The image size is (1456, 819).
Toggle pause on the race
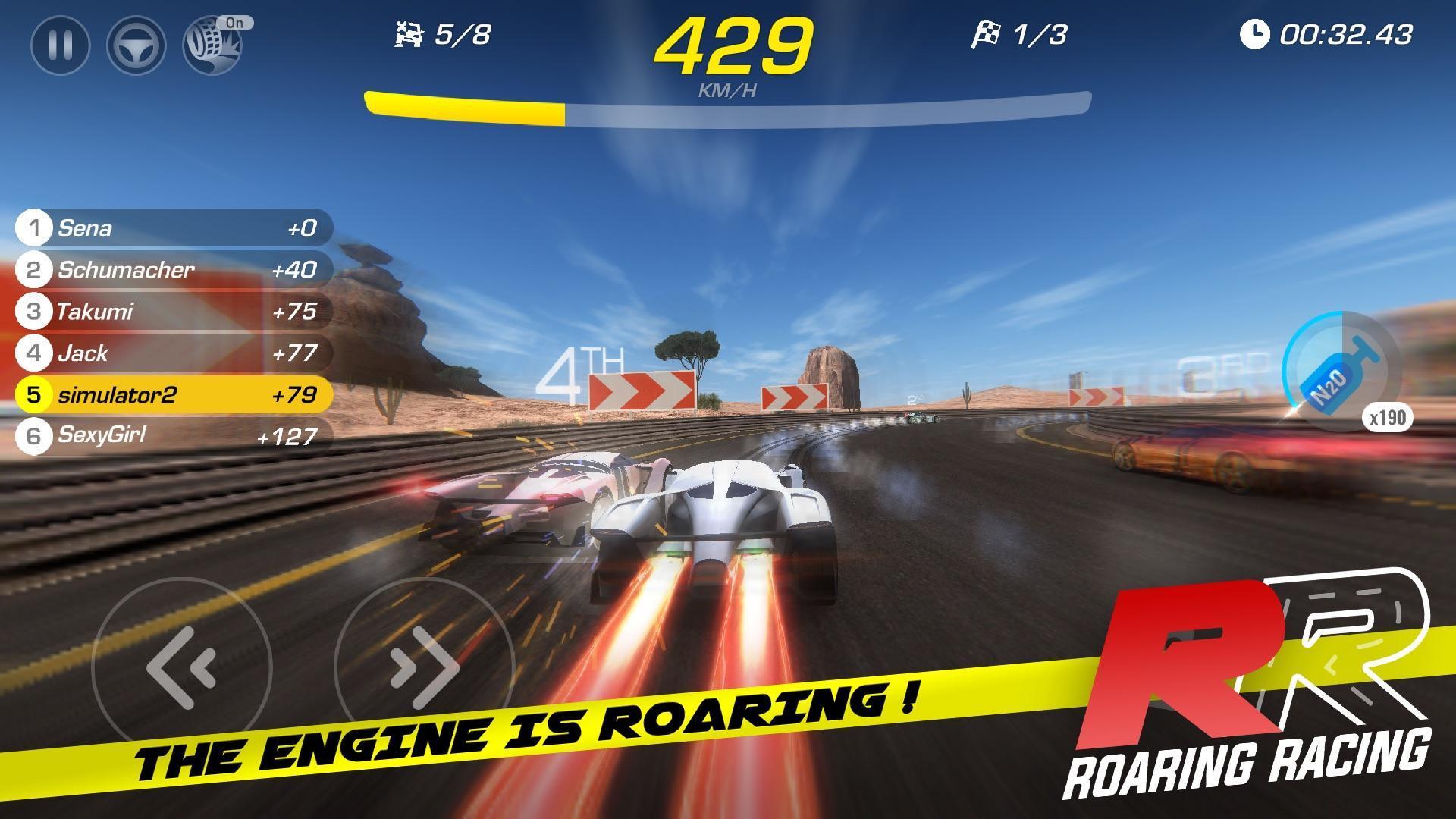tap(61, 45)
